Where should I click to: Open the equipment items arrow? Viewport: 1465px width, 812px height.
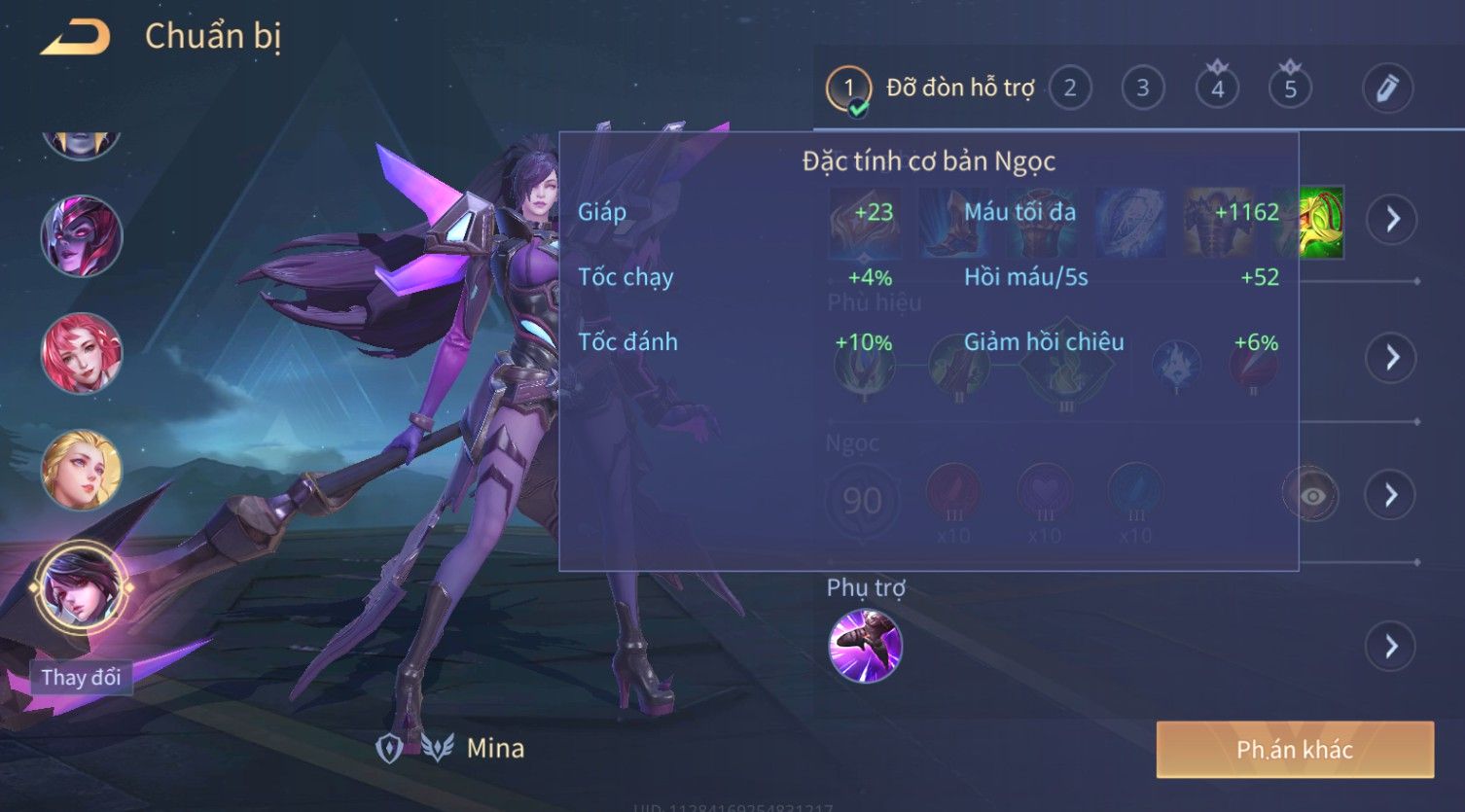click(x=1392, y=219)
